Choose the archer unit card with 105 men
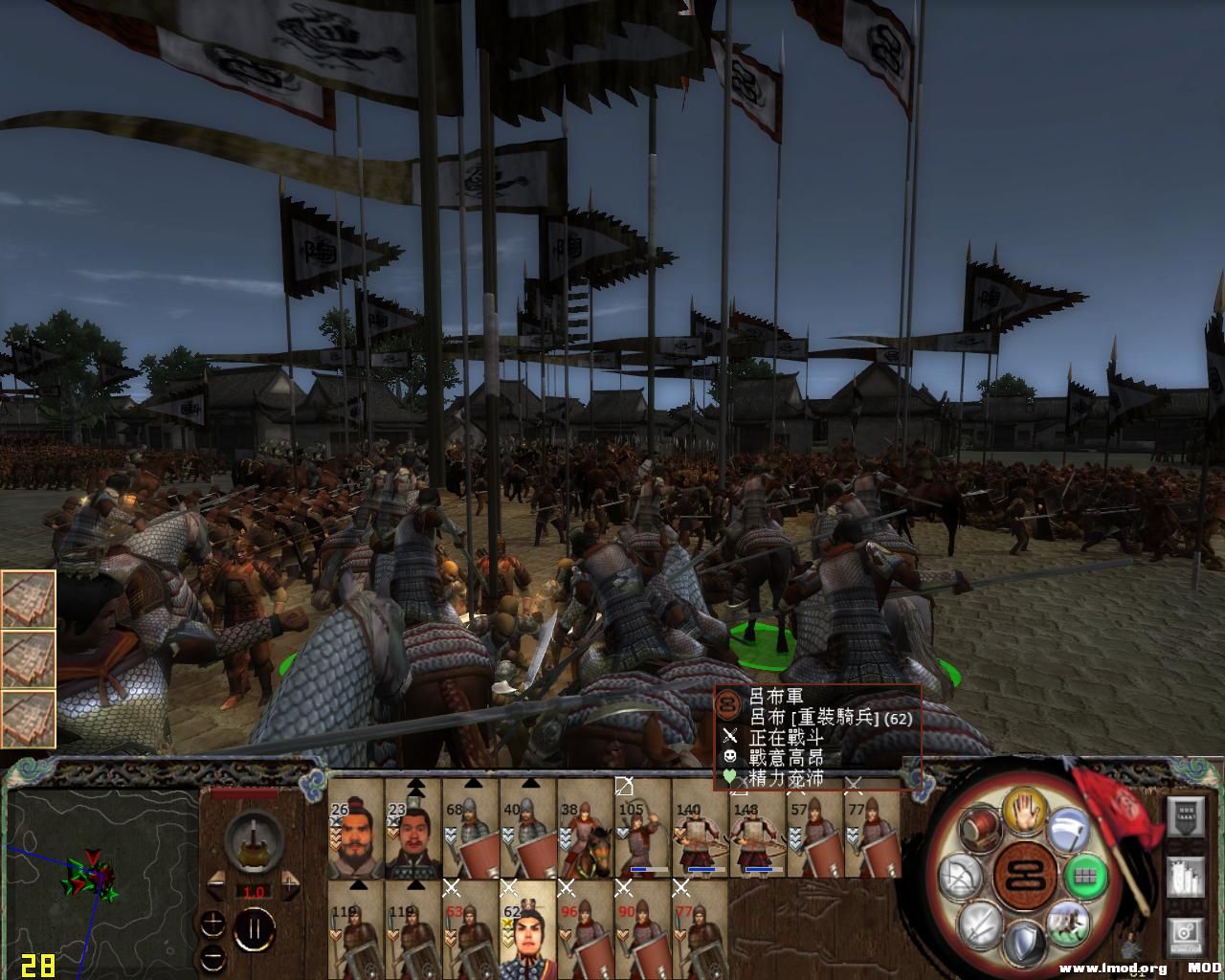This screenshot has height=980, width=1225. (x=643, y=829)
